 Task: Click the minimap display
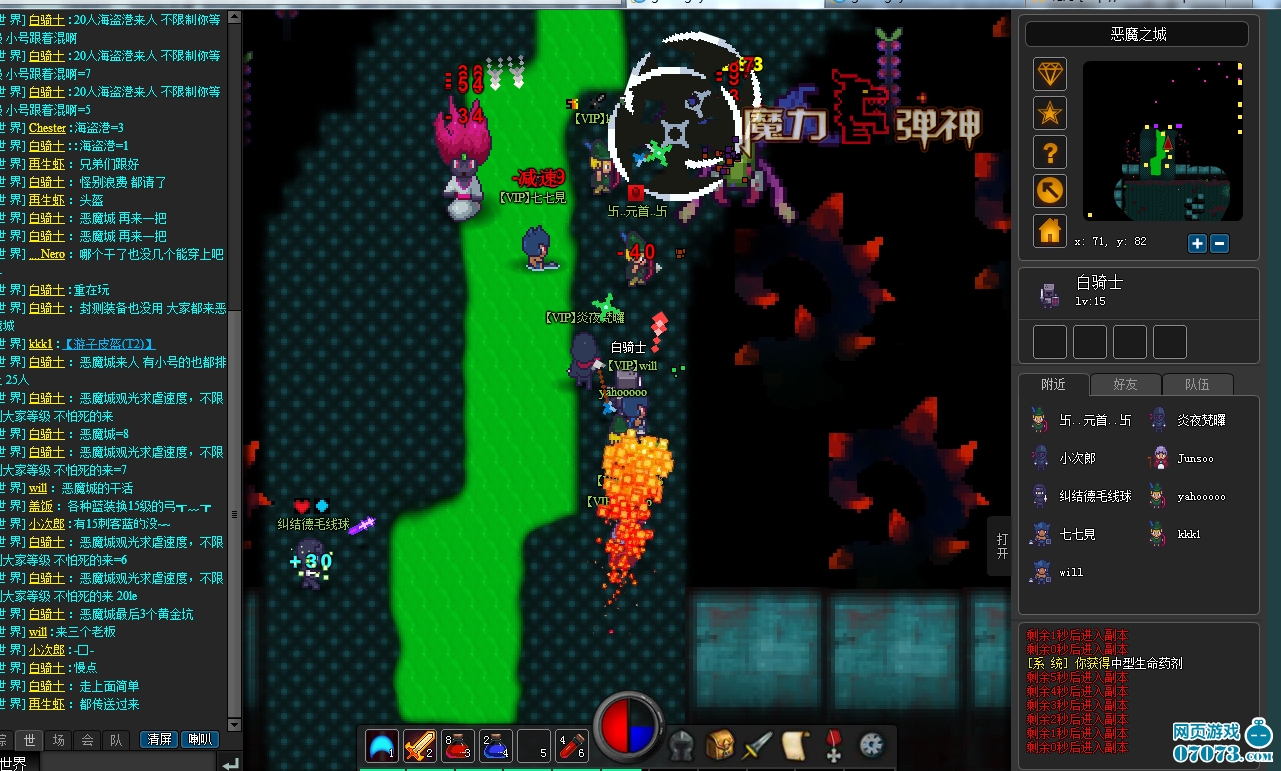(1162, 141)
